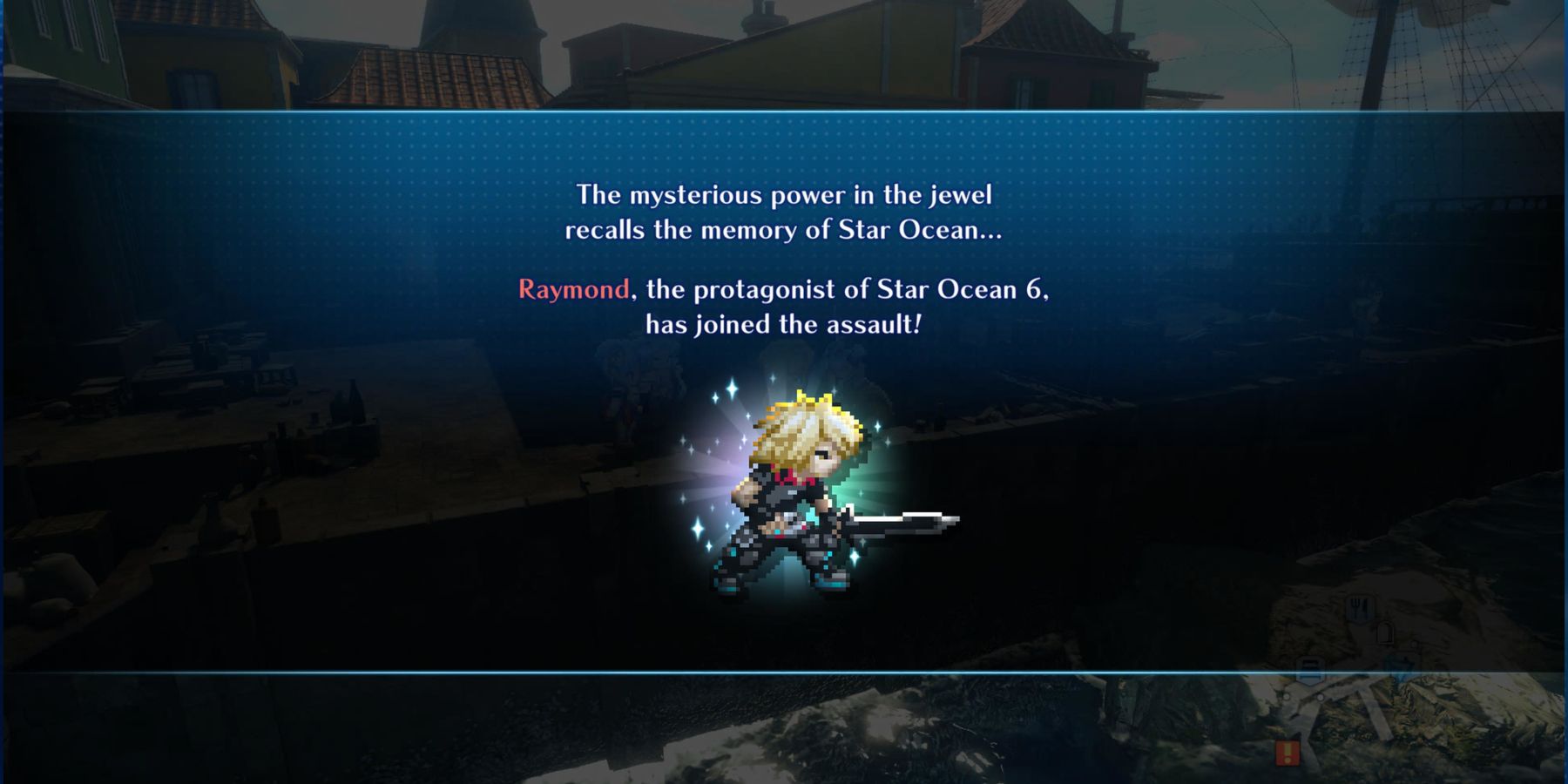Click the second circle marker at the crossroads
Viewport: 1568px width, 784px height.
coord(1321,698)
